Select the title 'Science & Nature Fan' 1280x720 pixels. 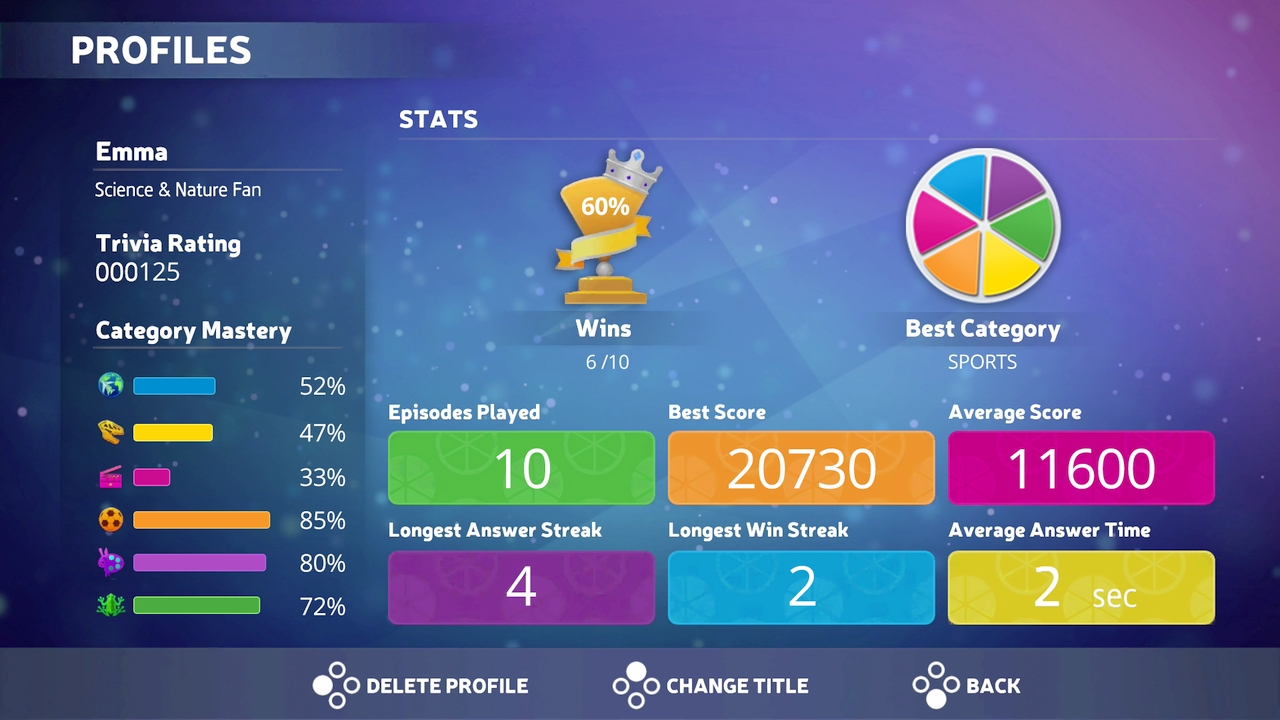pyautogui.click(x=177, y=189)
